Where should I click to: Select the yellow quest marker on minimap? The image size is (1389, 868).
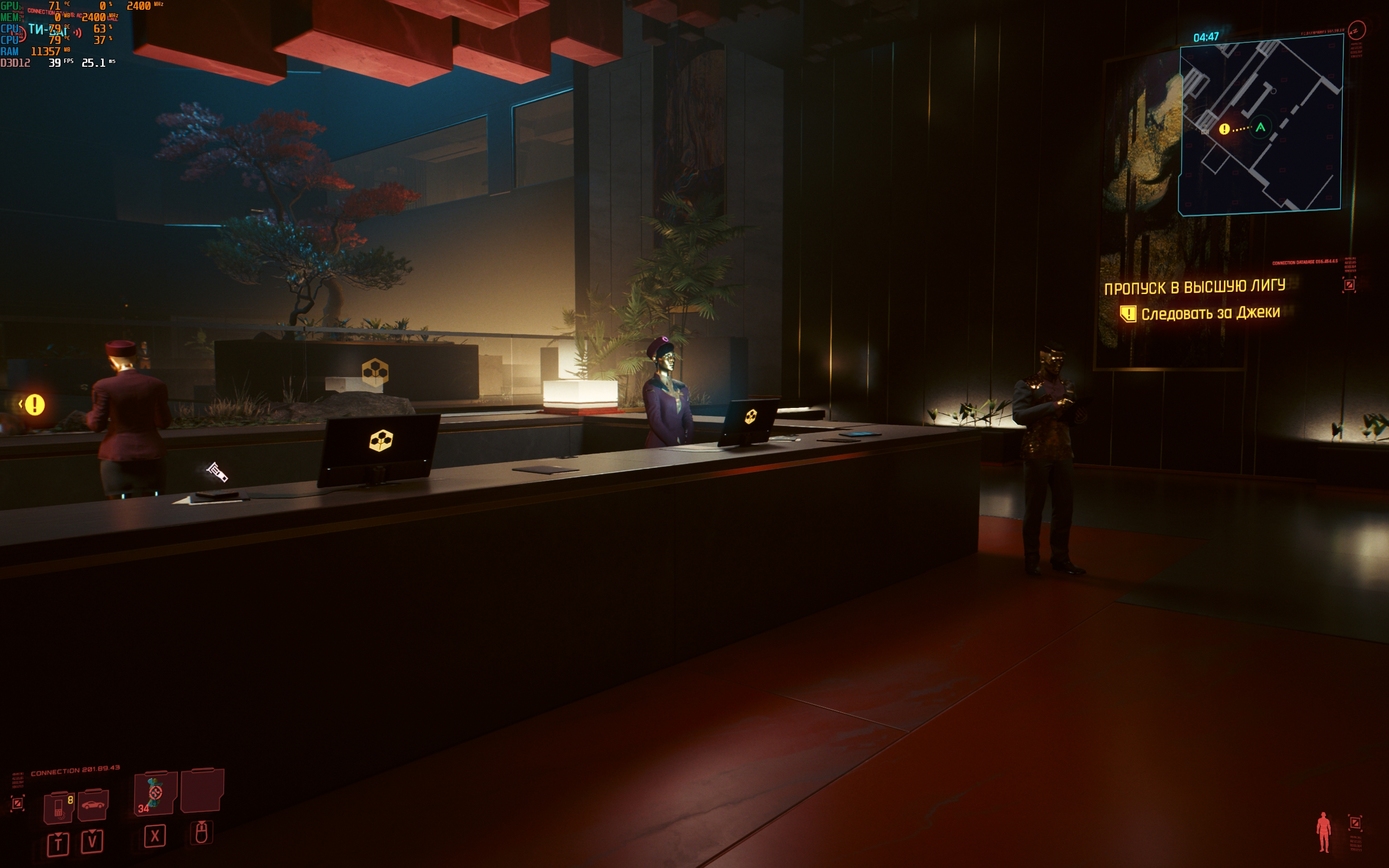[1224, 129]
